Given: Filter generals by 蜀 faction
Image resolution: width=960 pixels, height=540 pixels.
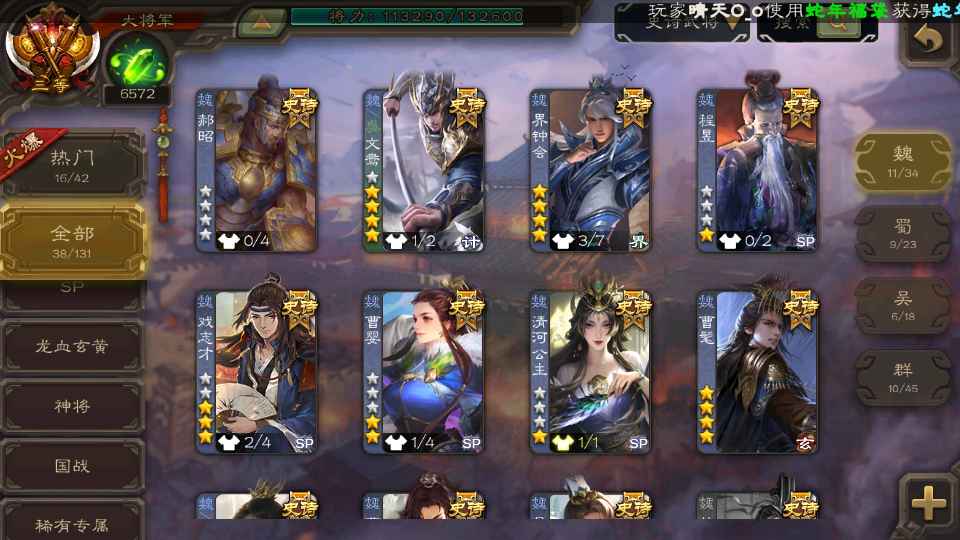Looking at the screenshot, I should 902,233.
